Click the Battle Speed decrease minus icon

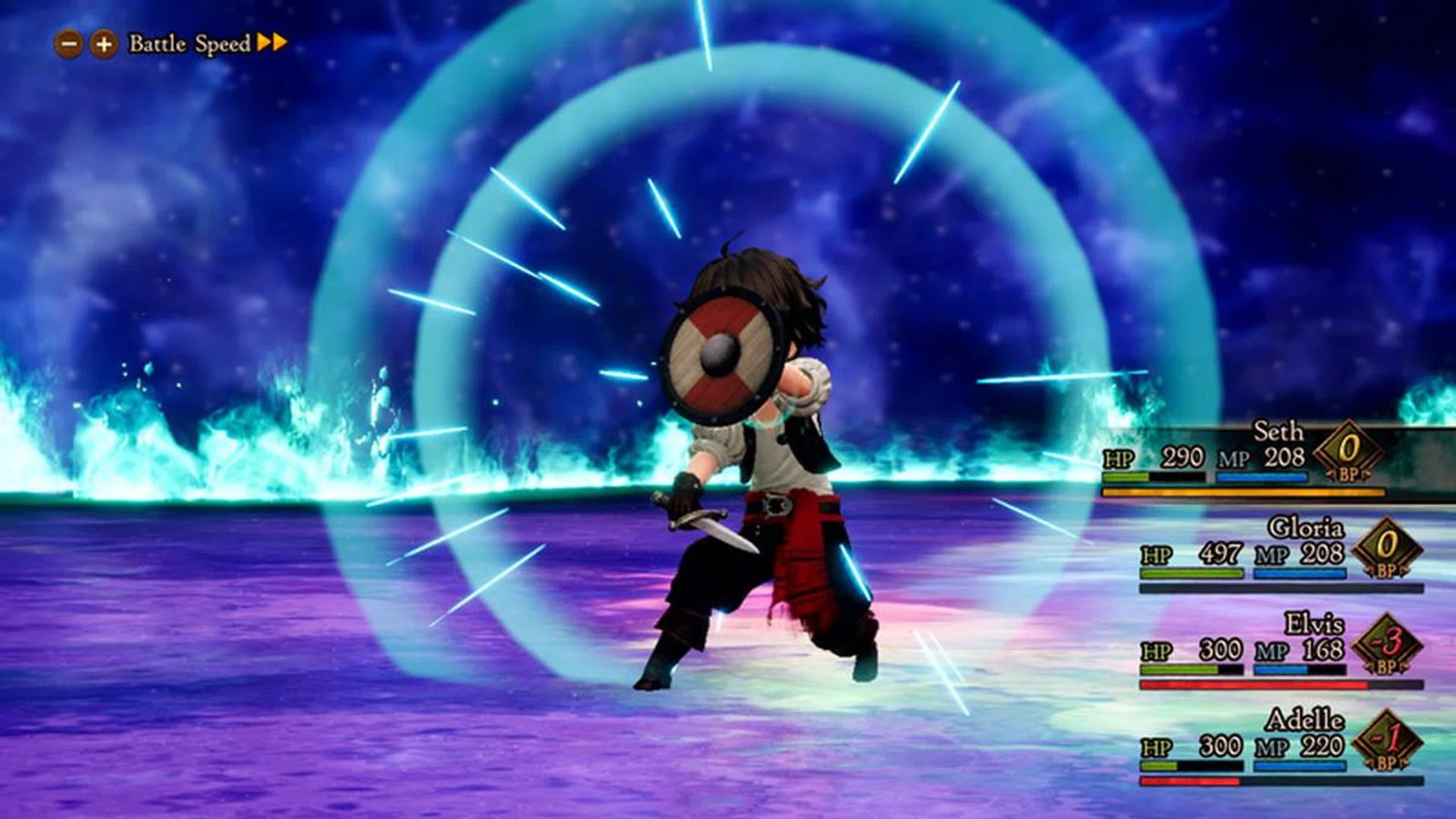(68, 43)
